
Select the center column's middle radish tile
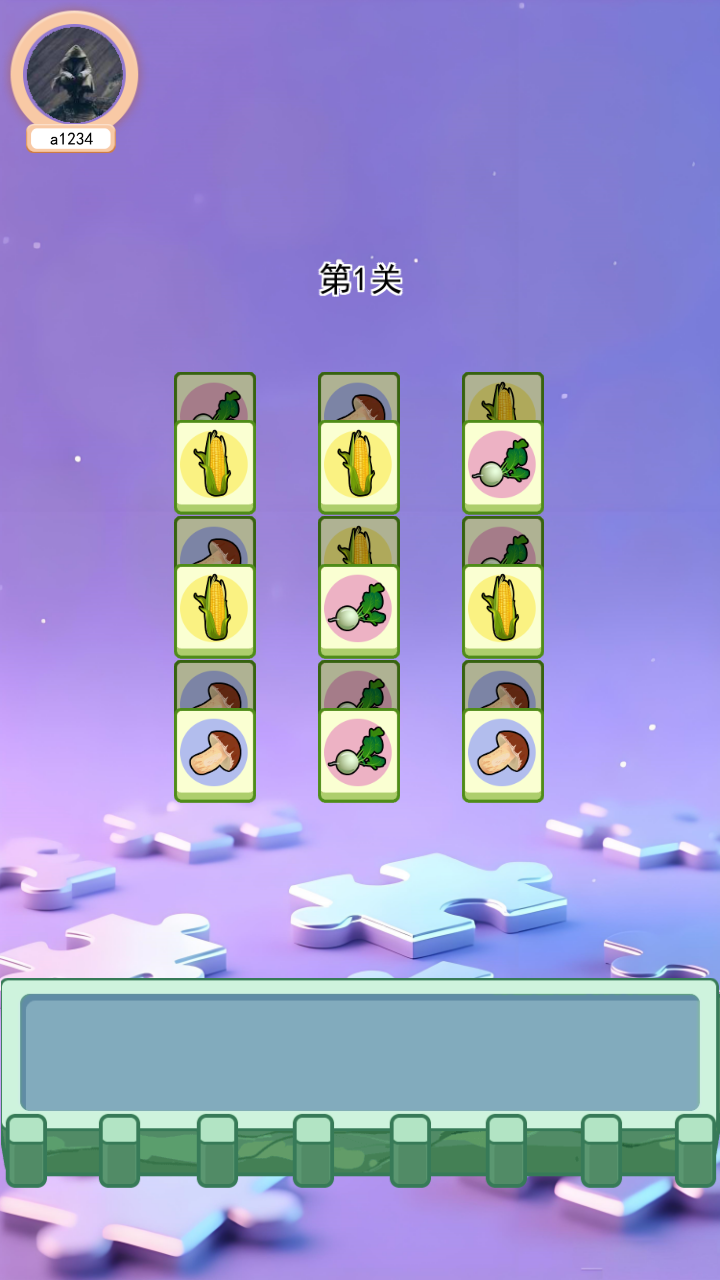(x=359, y=610)
